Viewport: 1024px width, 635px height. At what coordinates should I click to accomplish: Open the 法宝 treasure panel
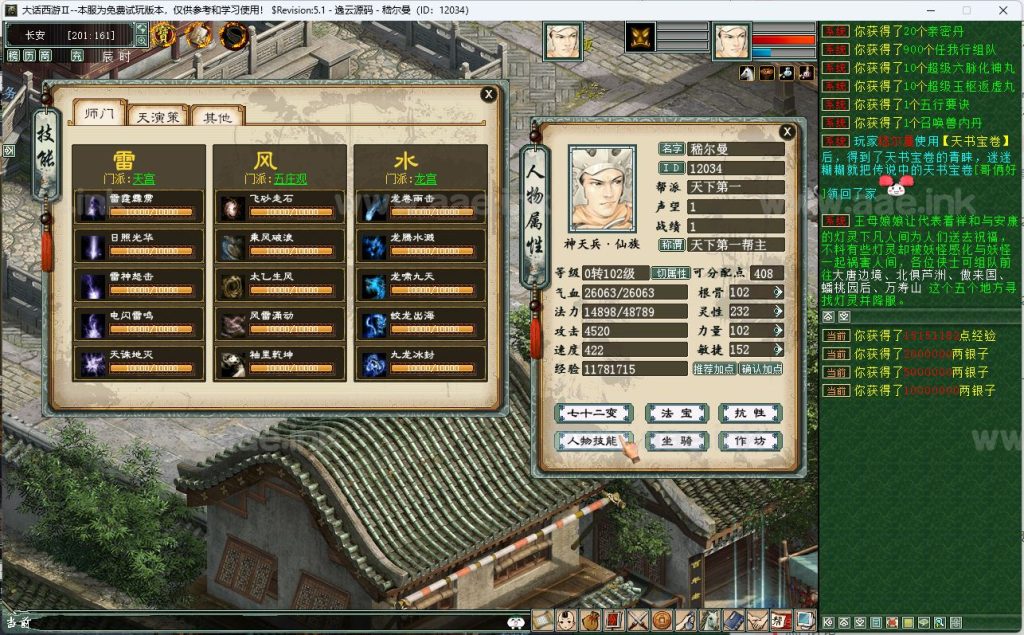coord(664,413)
